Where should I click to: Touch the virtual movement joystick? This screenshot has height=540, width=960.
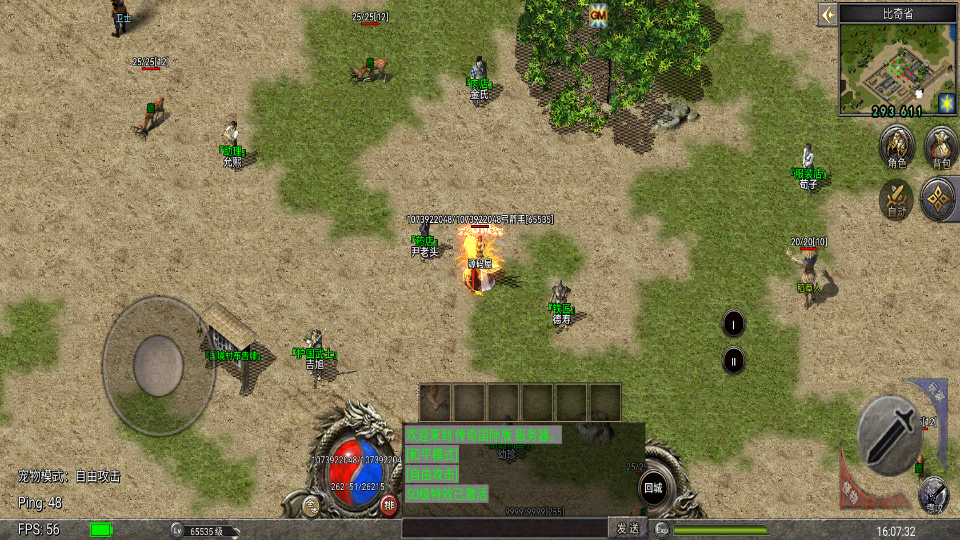(159, 364)
